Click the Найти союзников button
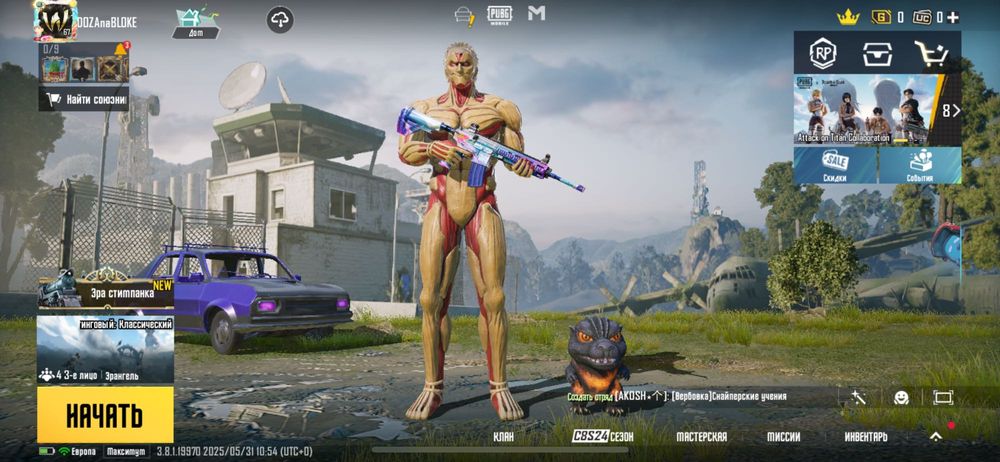The height and width of the screenshot is (462, 1000). click(x=84, y=99)
